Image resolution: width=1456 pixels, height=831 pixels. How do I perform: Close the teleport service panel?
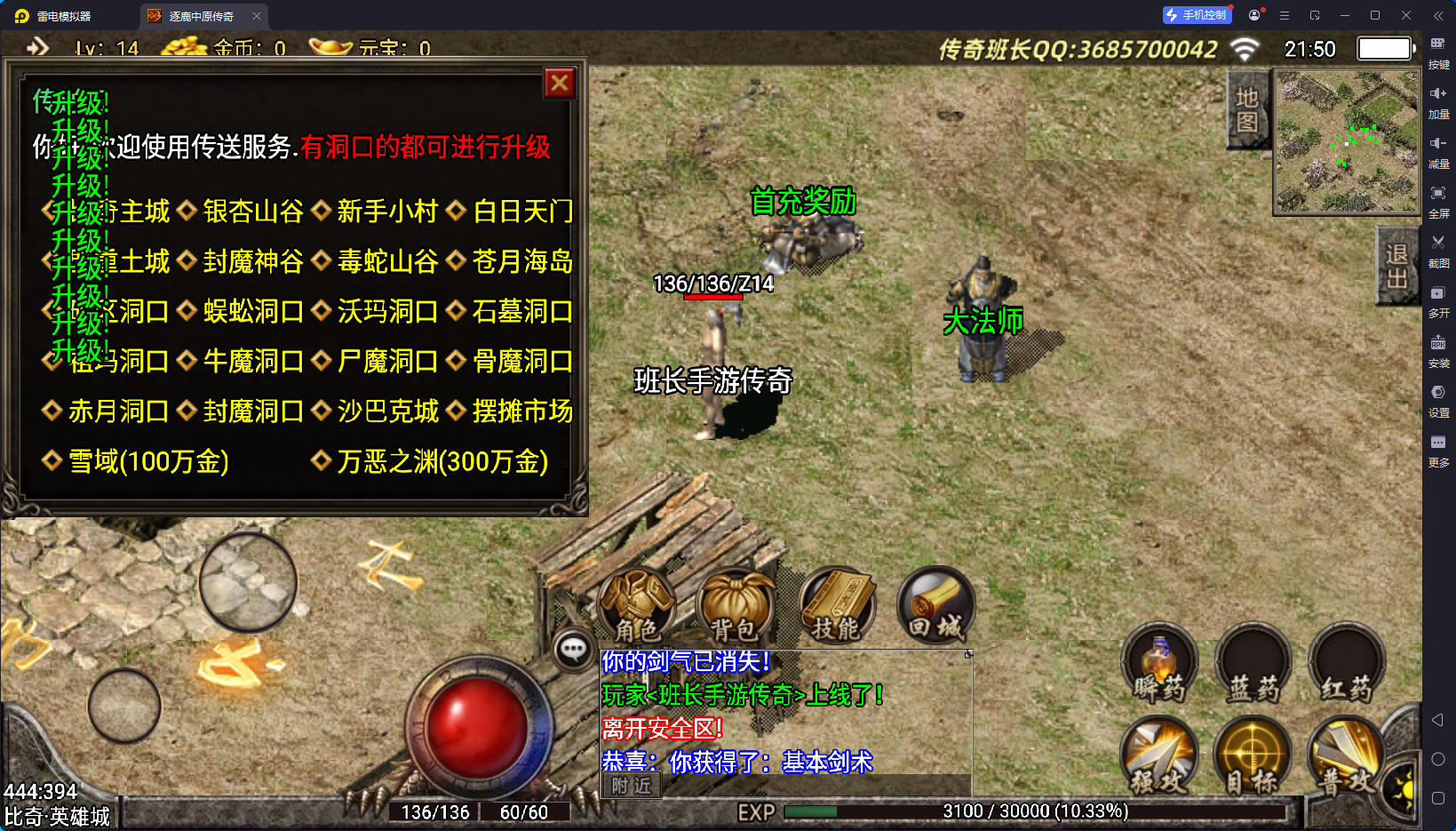[560, 84]
